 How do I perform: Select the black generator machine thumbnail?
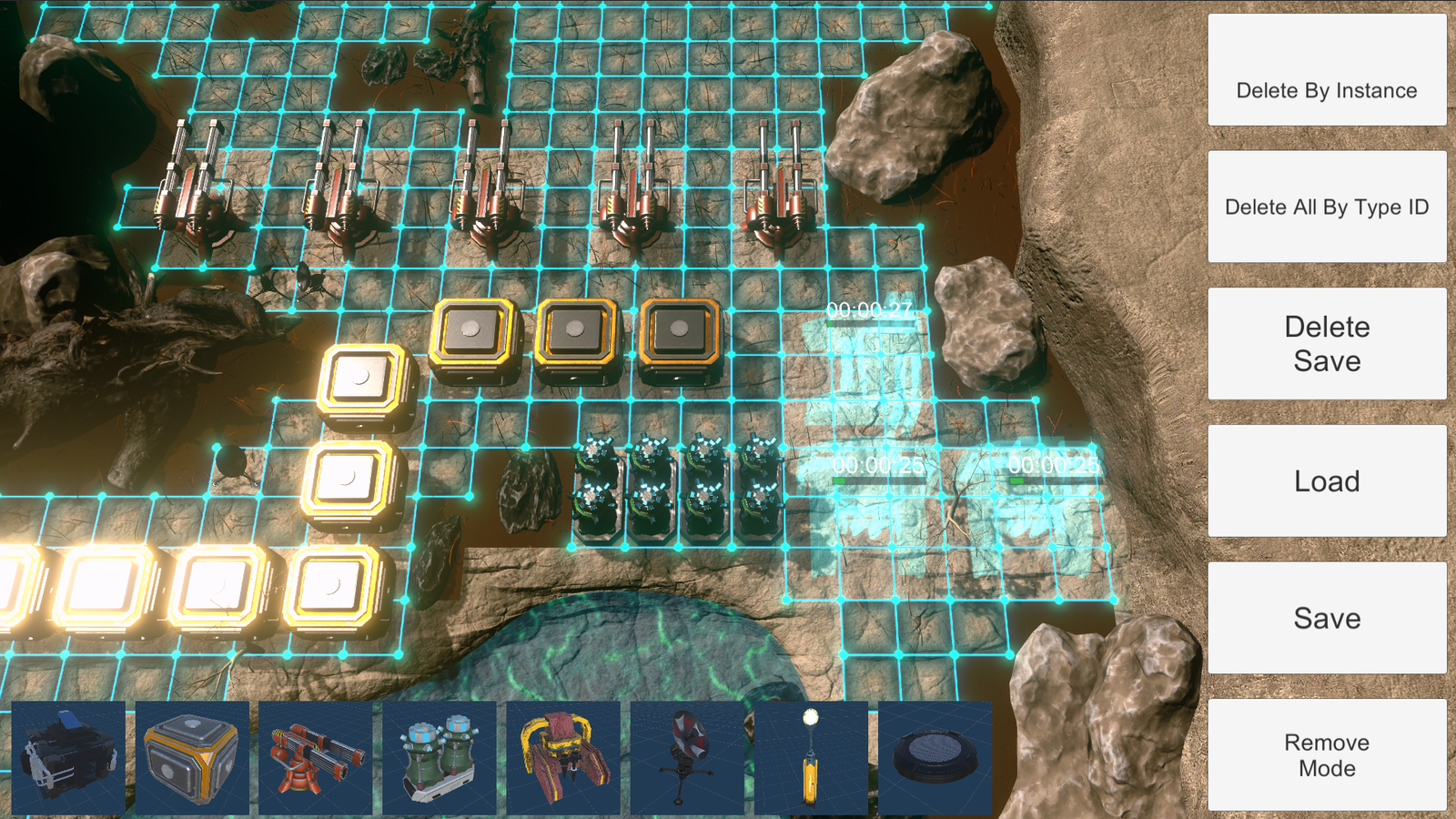click(x=68, y=758)
